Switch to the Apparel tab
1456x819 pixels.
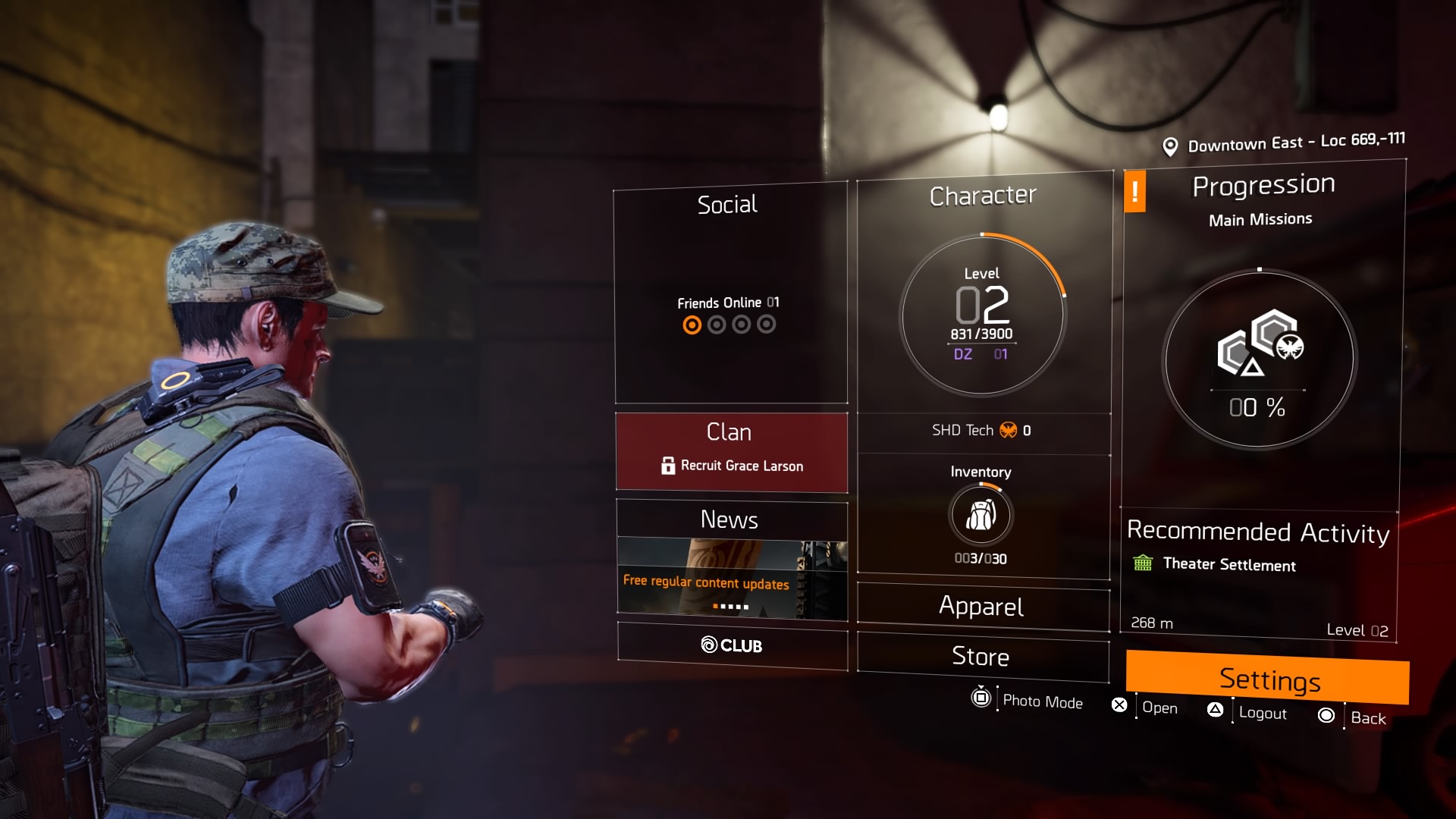click(x=983, y=607)
